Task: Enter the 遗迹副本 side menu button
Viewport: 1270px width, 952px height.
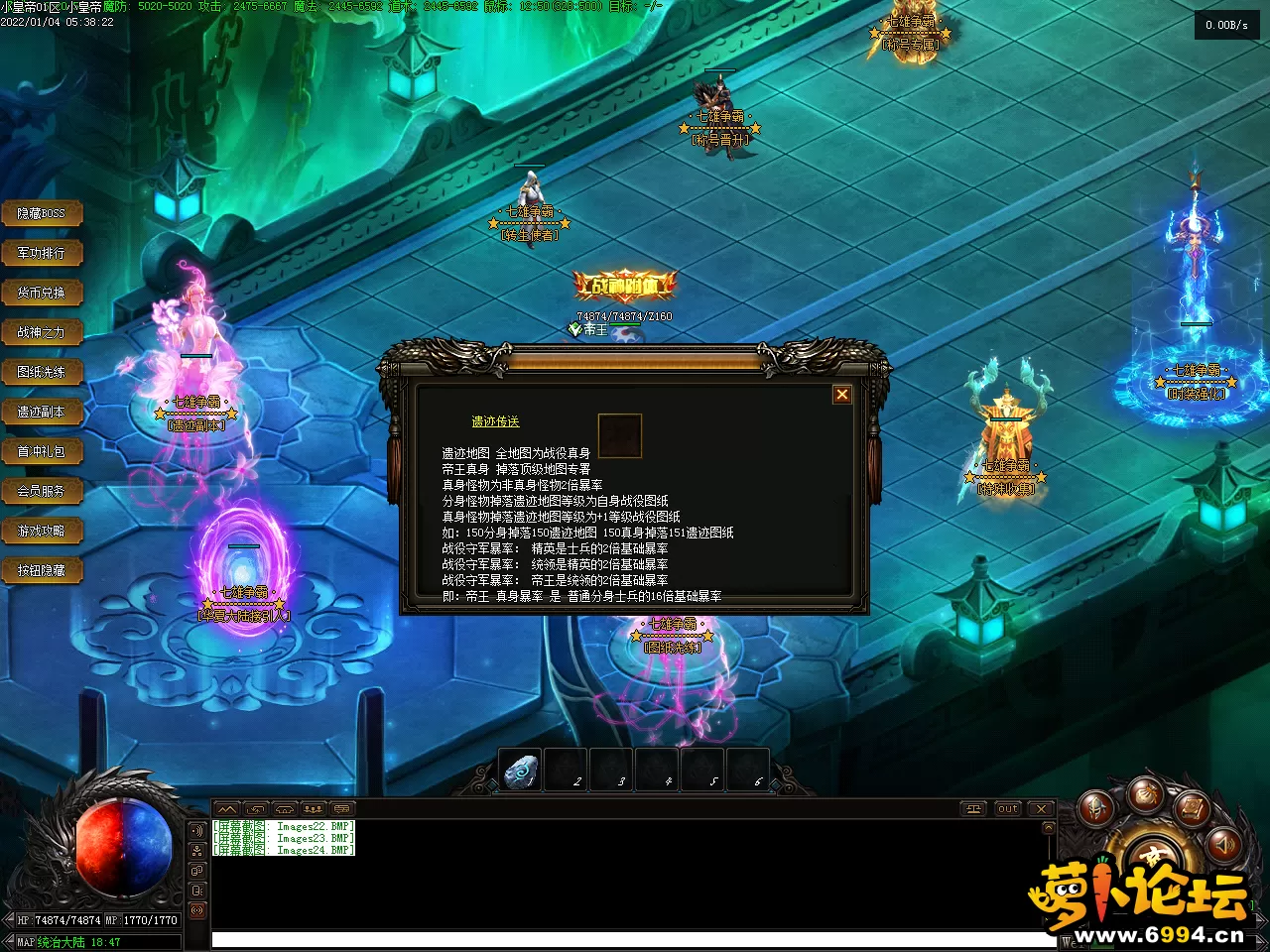Action: [41, 412]
